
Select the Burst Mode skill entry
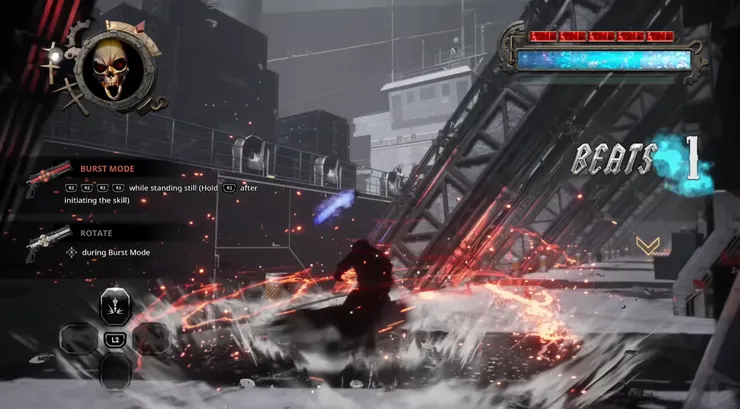pyautogui.click(x=108, y=169)
